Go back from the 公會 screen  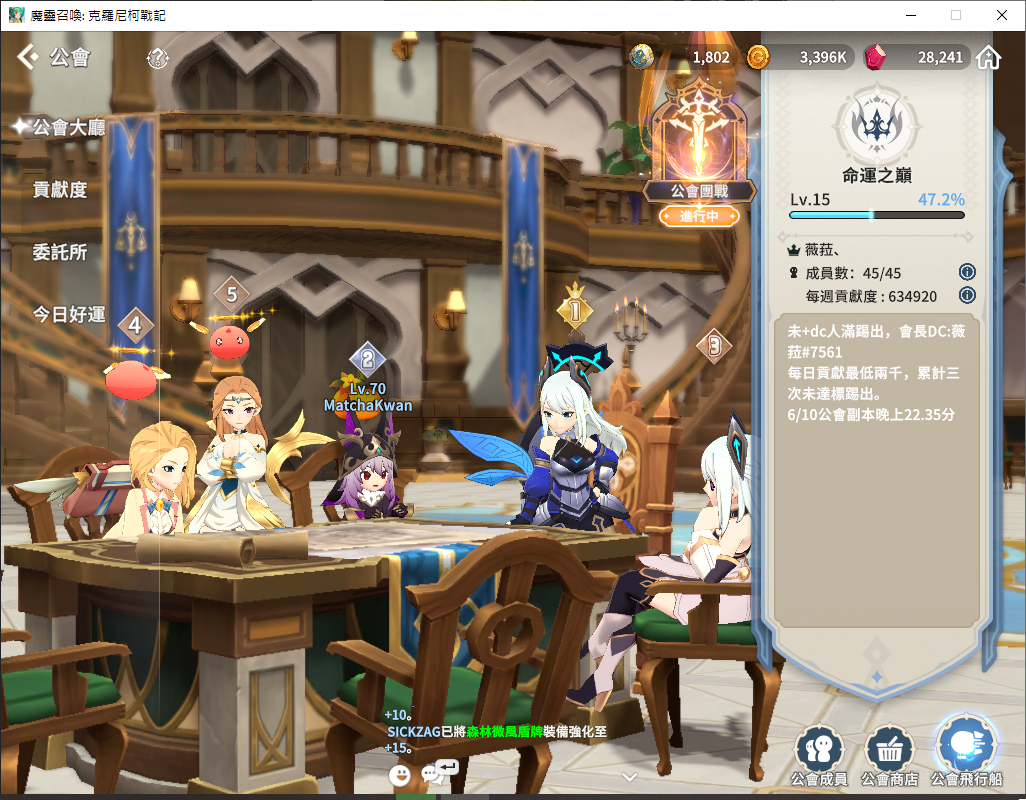point(27,57)
